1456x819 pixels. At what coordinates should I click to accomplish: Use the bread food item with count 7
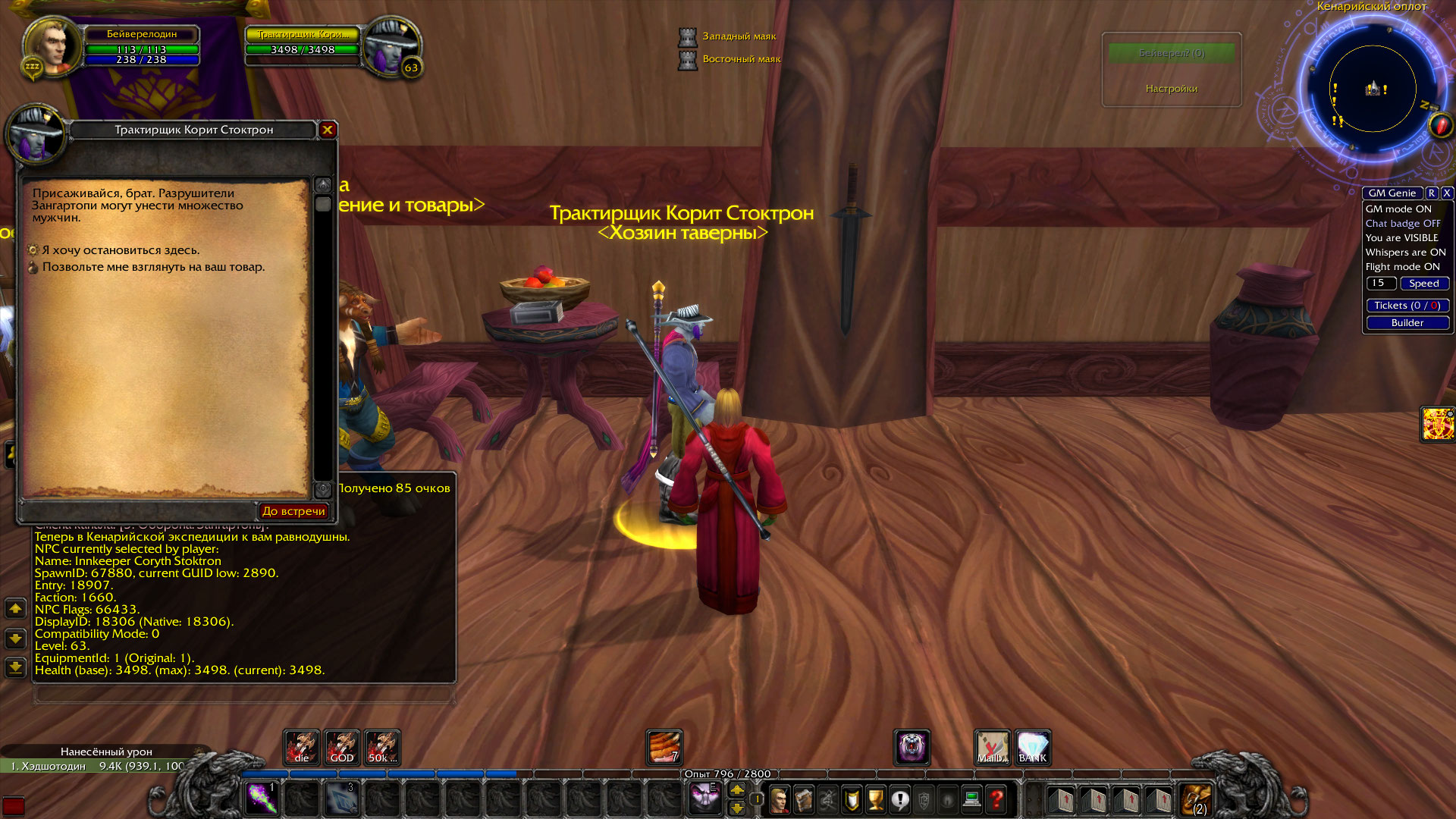664,748
